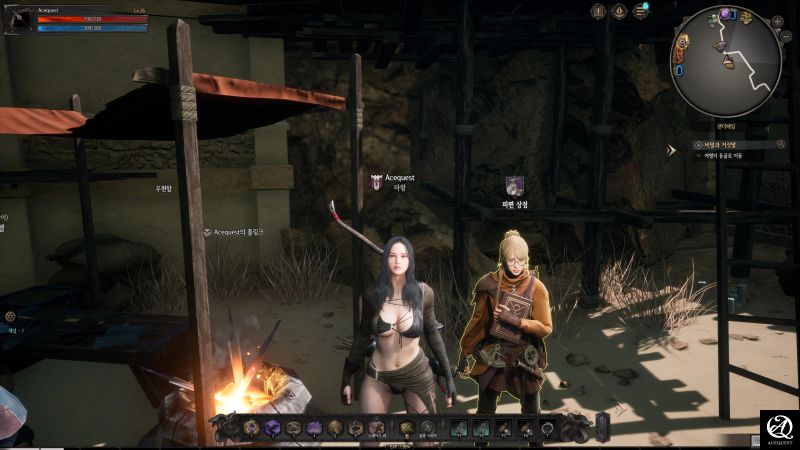Image resolution: width=800 pixels, height=450 pixels.
Task: Click the diamond-shaped emblem icon in top bar
Action: click(x=619, y=11)
